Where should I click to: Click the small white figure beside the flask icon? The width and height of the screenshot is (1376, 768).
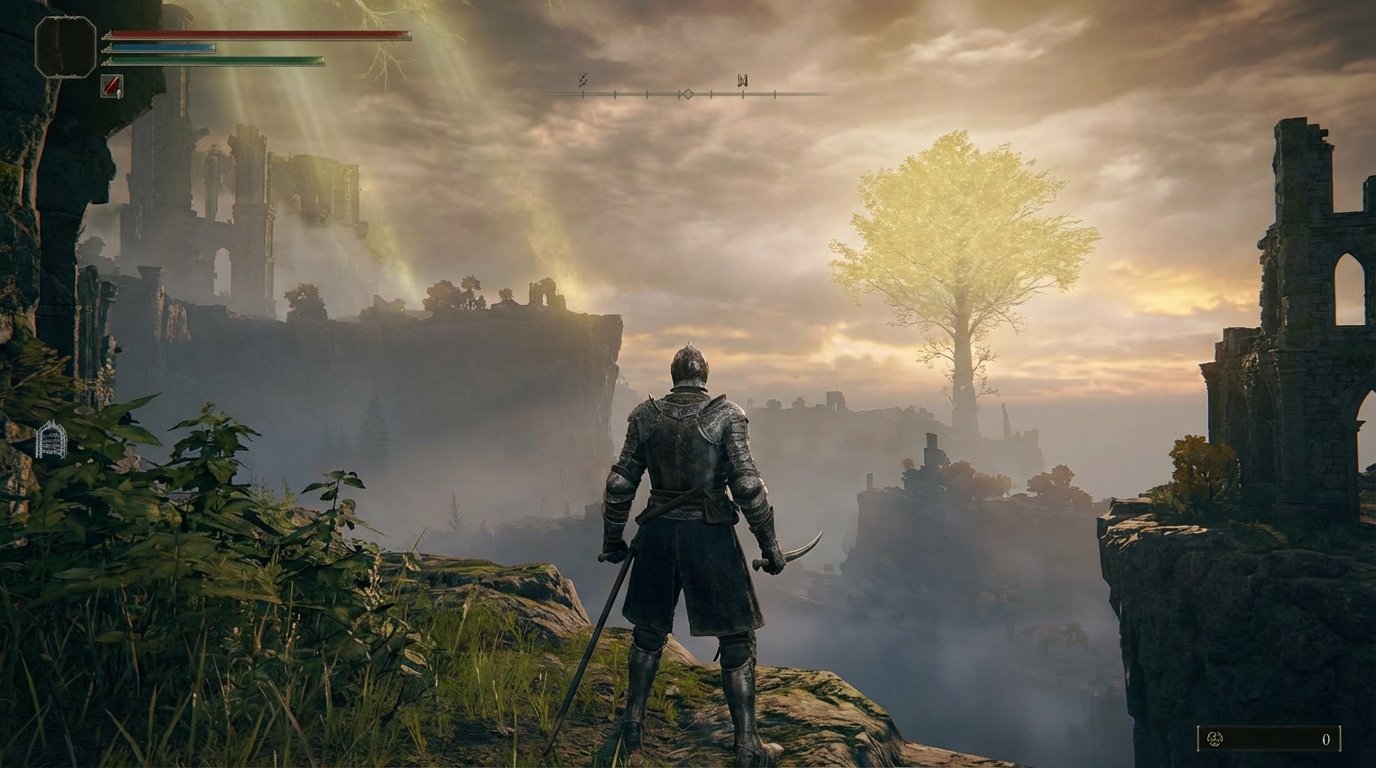point(119,93)
